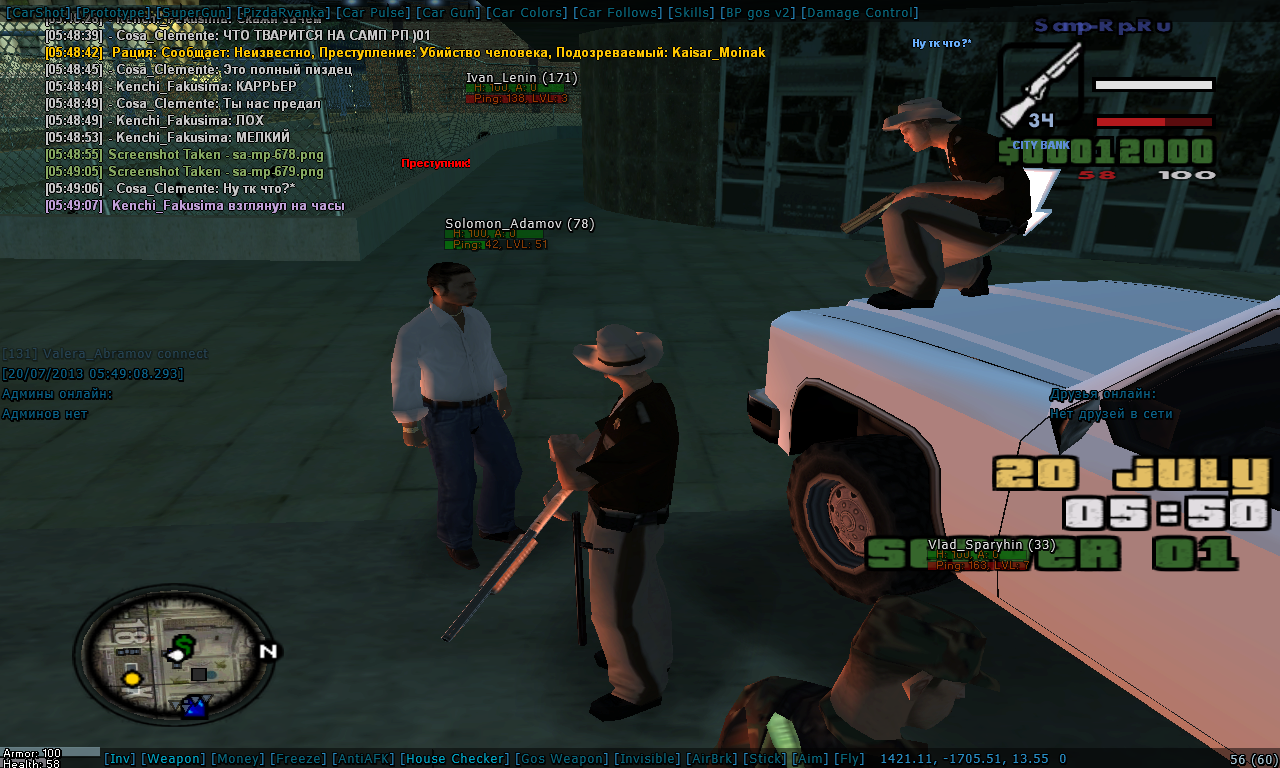Toggle the Car Gun option
The height and width of the screenshot is (768, 1280).
pyautogui.click(x=448, y=13)
